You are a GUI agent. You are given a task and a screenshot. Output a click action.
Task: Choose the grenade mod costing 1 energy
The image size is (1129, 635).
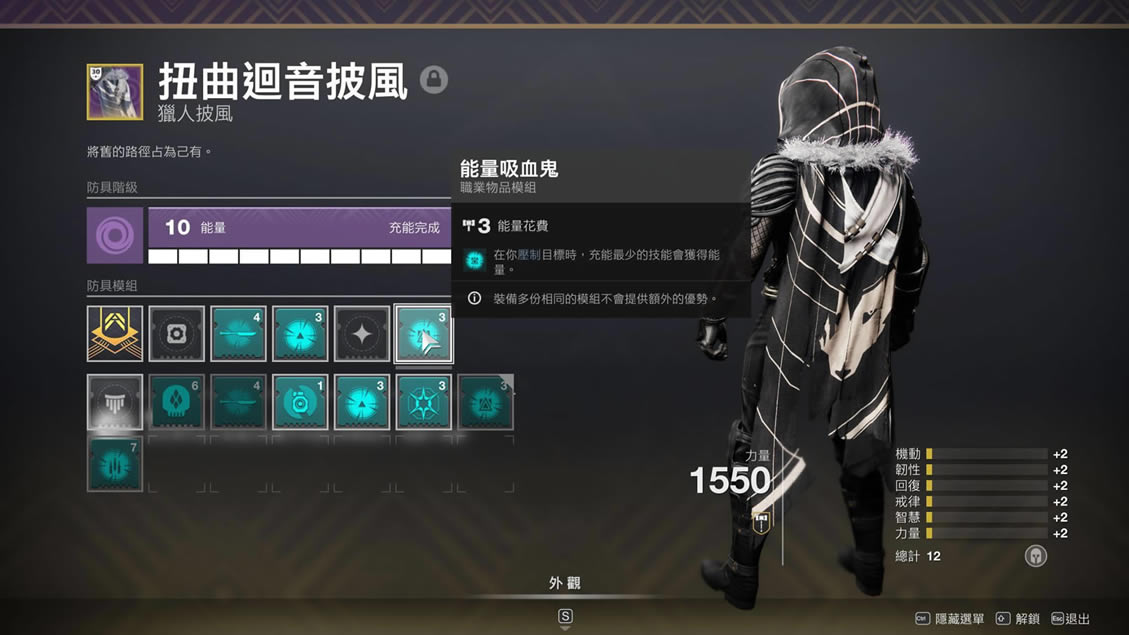(x=300, y=402)
